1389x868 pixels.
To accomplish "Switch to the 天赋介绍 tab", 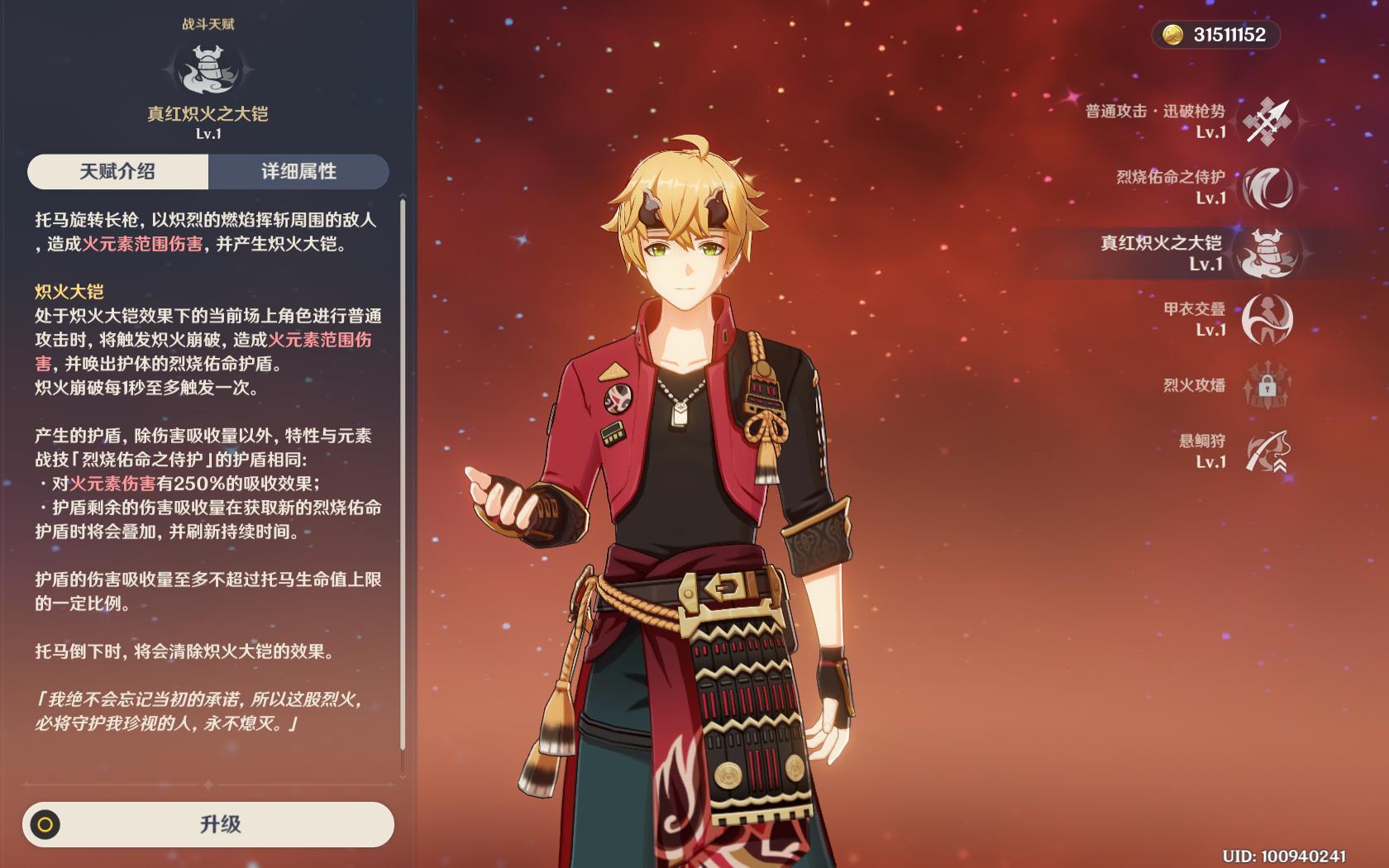I will click(x=117, y=171).
